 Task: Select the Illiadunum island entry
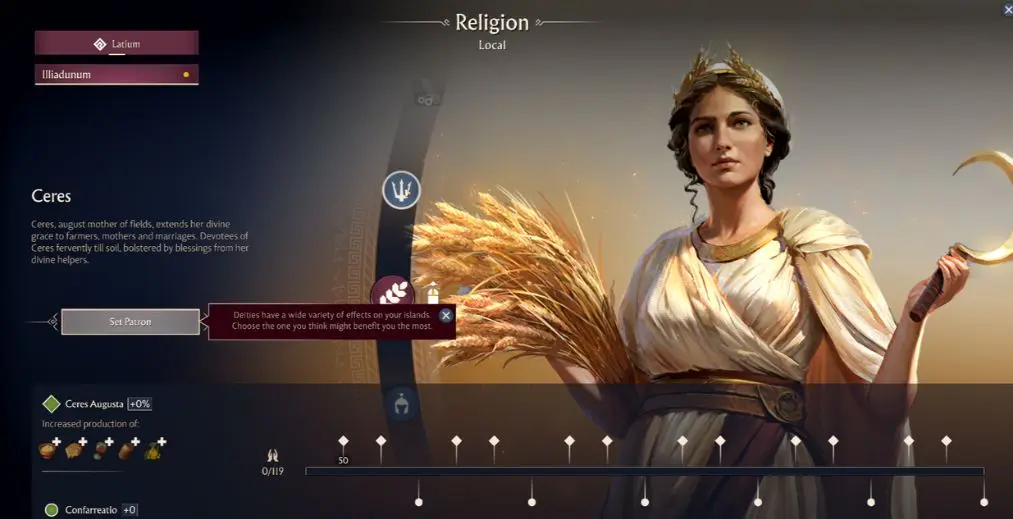pyautogui.click(x=117, y=74)
